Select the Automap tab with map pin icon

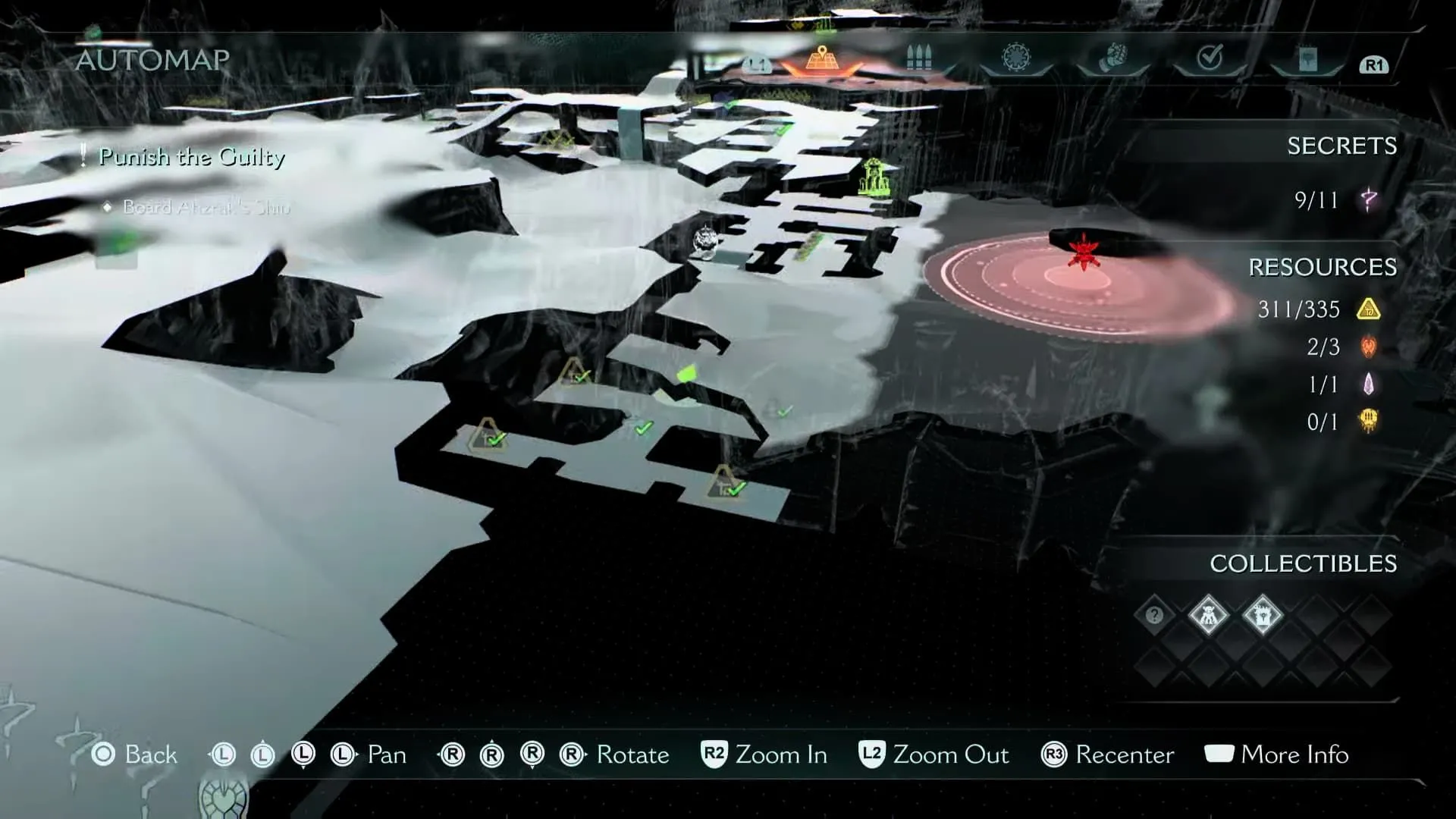click(821, 58)
